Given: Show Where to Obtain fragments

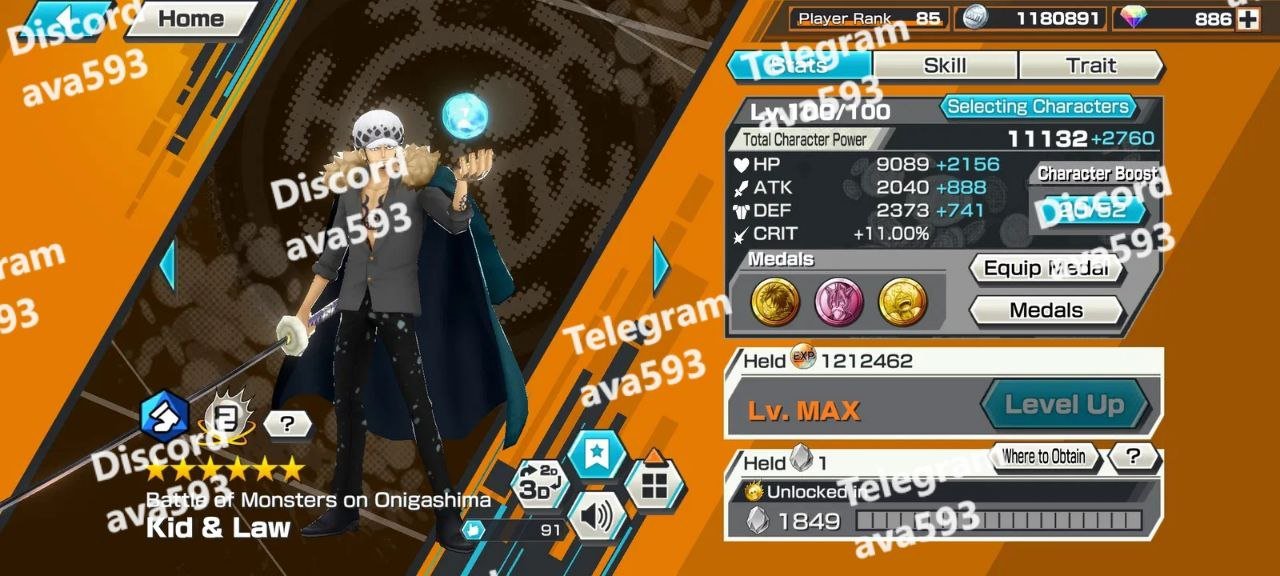Looking at the screenshot, I should [1043, 457].
